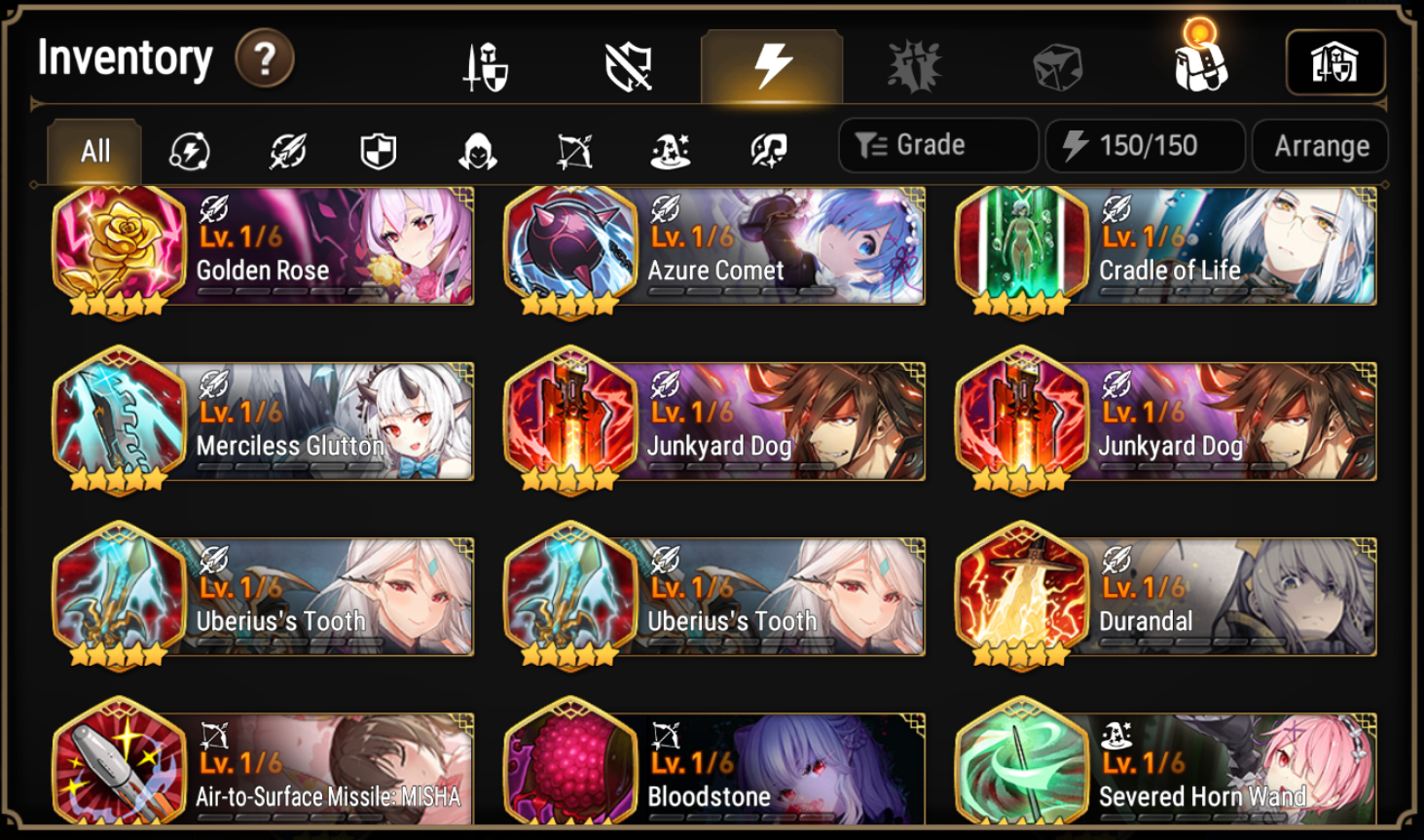Click the Inventory help question mark
1424x840 pixels.
point(263,56)
